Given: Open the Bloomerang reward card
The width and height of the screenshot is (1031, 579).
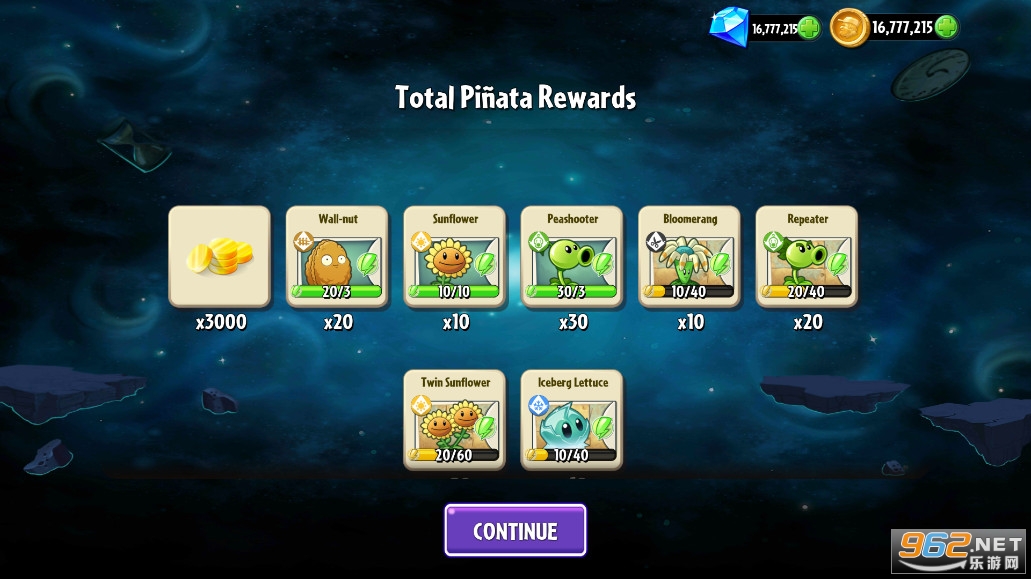Looking at the screenshot, I should pos(690,256).
